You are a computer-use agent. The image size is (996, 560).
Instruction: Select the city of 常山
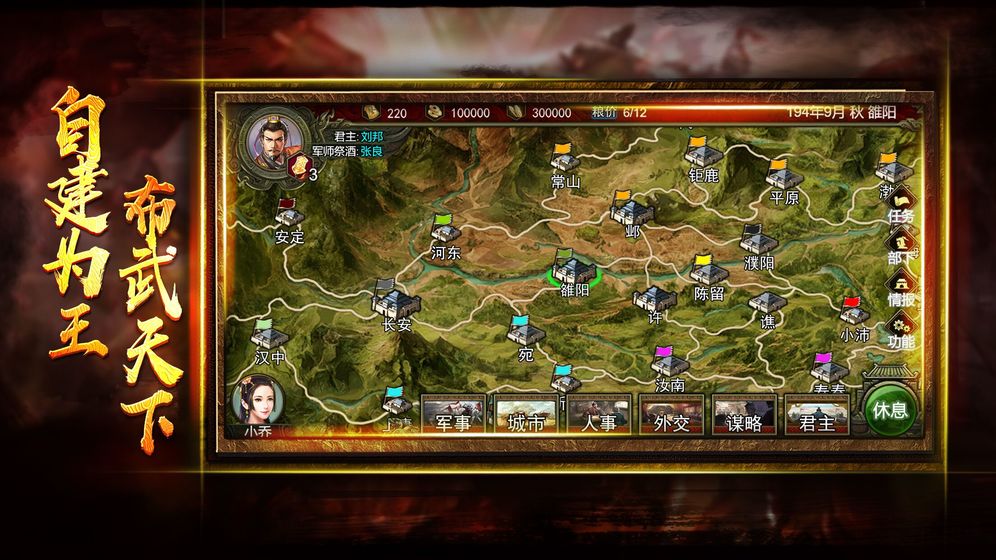tap(566, 163)
